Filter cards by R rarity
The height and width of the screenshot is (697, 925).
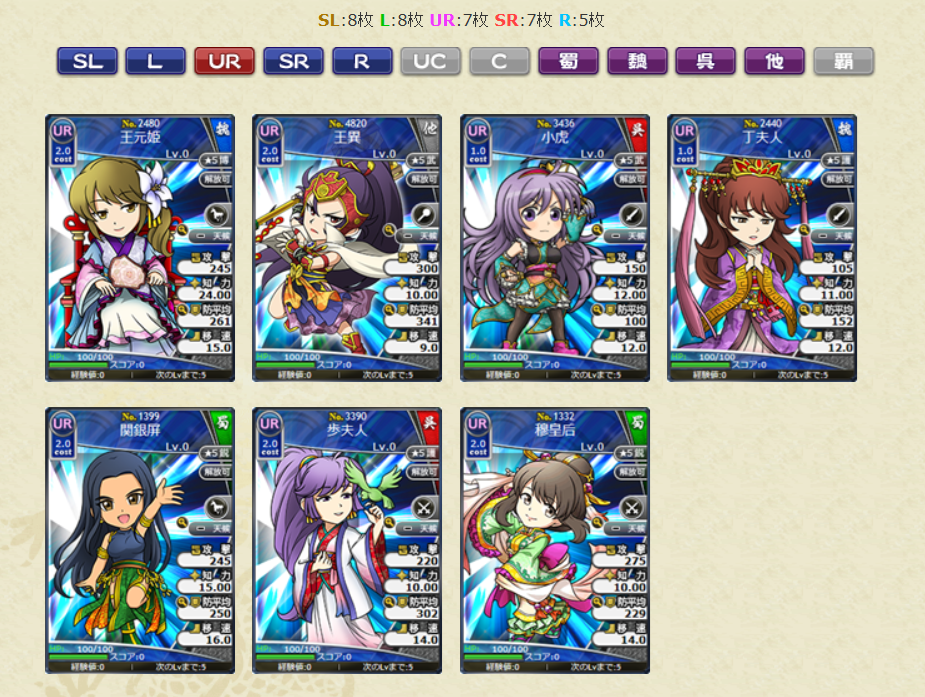pos(362,61)
